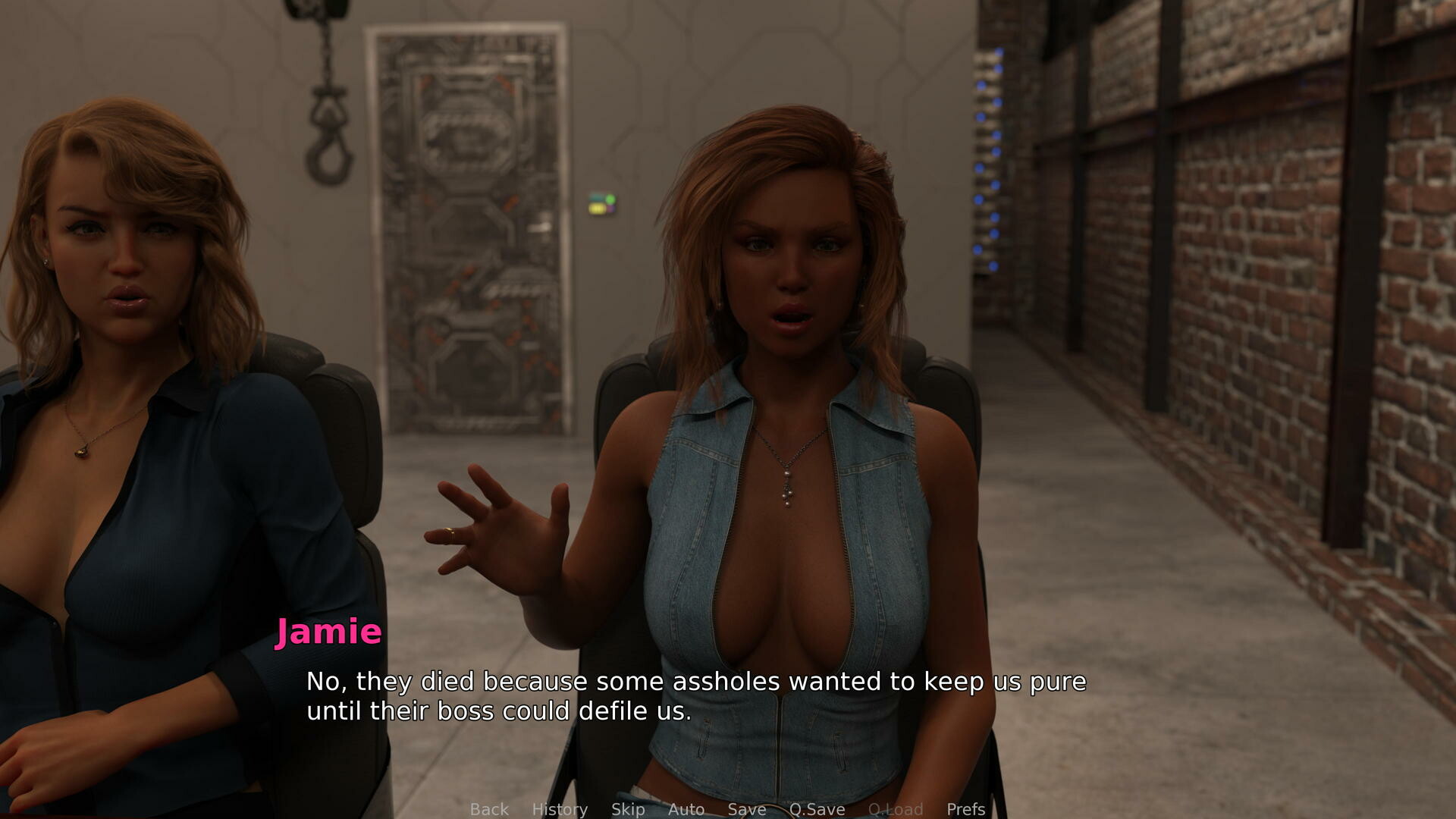Click Jamie's name label
Viewport: 1456px width, 819px height.
point(328,630)
